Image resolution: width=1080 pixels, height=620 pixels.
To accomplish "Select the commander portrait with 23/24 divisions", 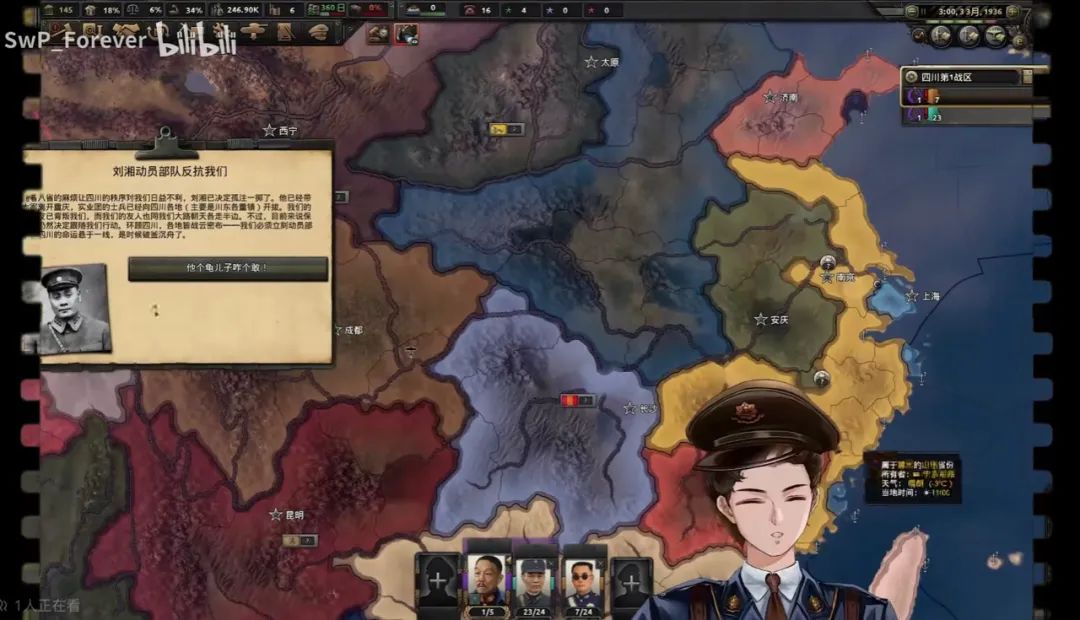I will click(x=537, y=581).
